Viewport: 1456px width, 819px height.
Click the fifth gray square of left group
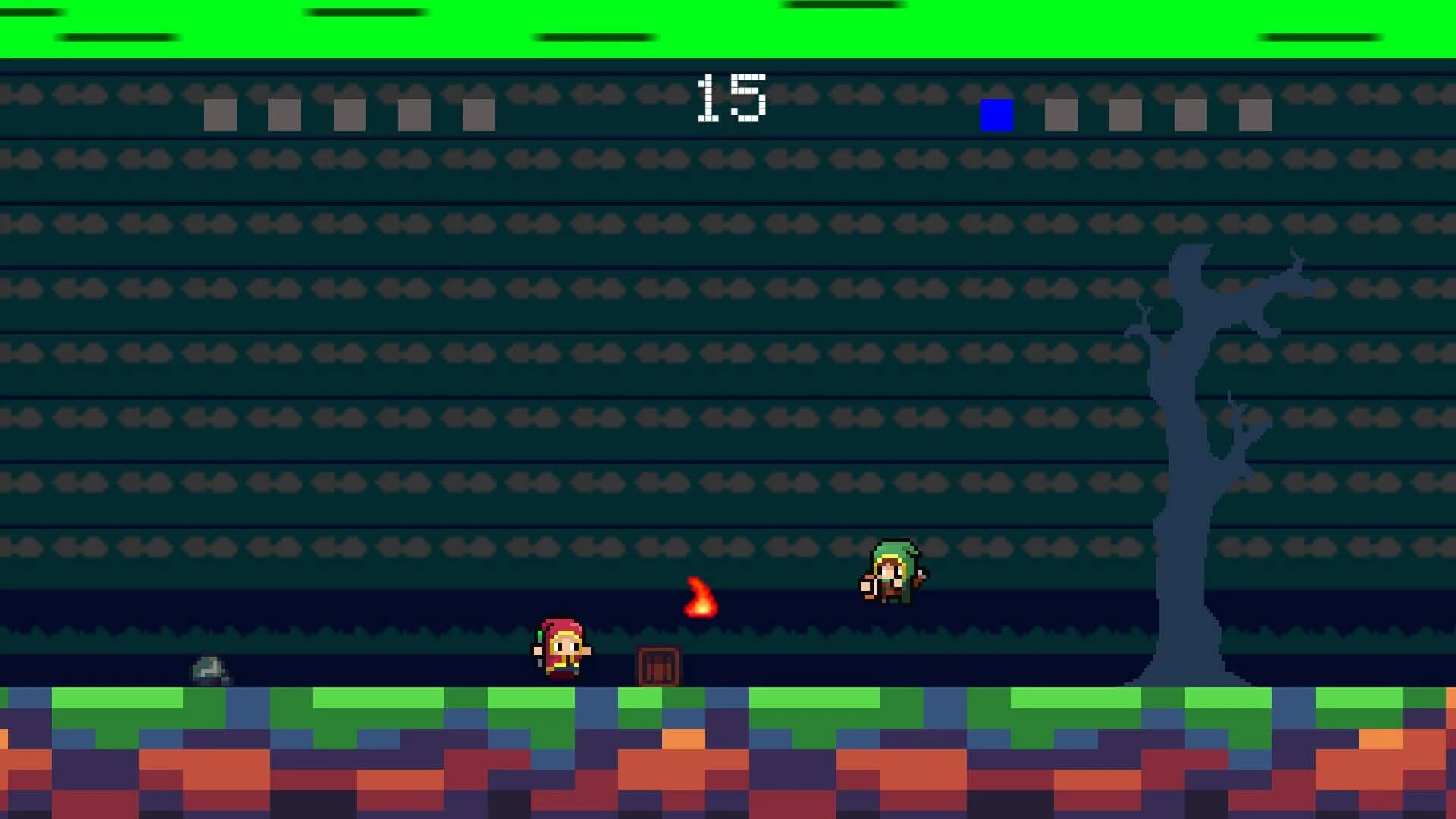(478, 115)
